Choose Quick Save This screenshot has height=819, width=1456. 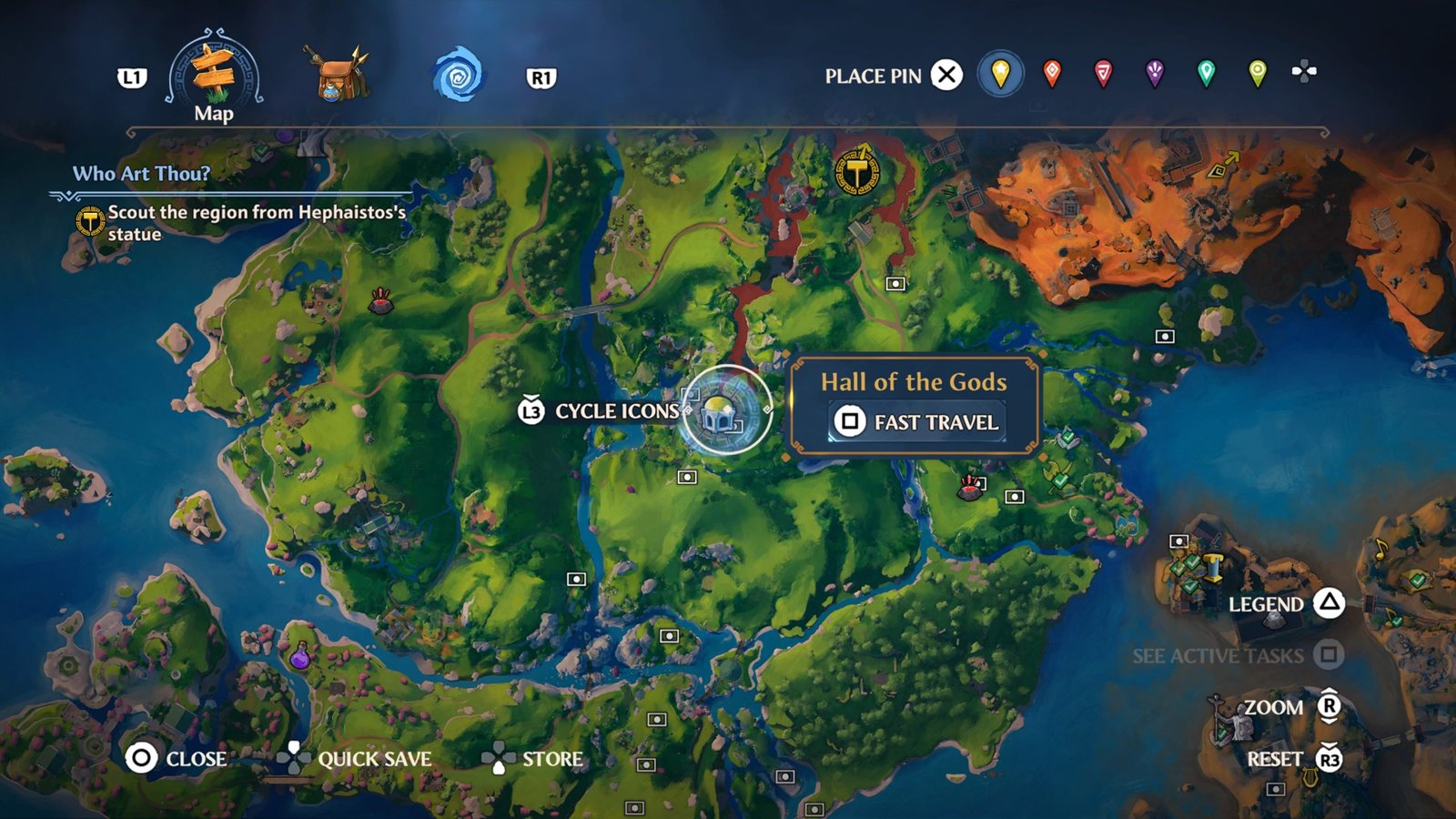point(355,758)
